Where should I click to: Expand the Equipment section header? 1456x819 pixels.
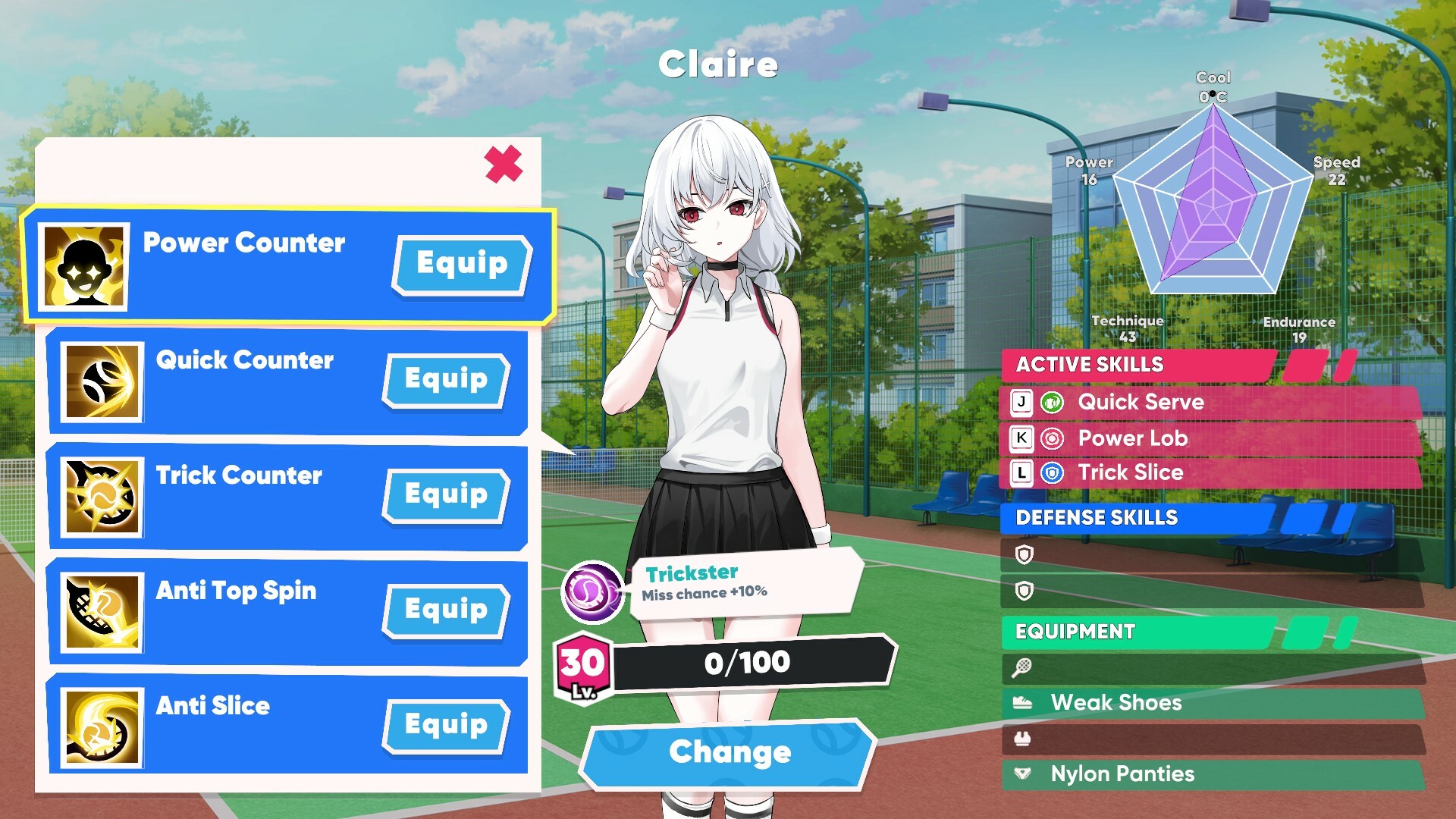point(1076,632)
